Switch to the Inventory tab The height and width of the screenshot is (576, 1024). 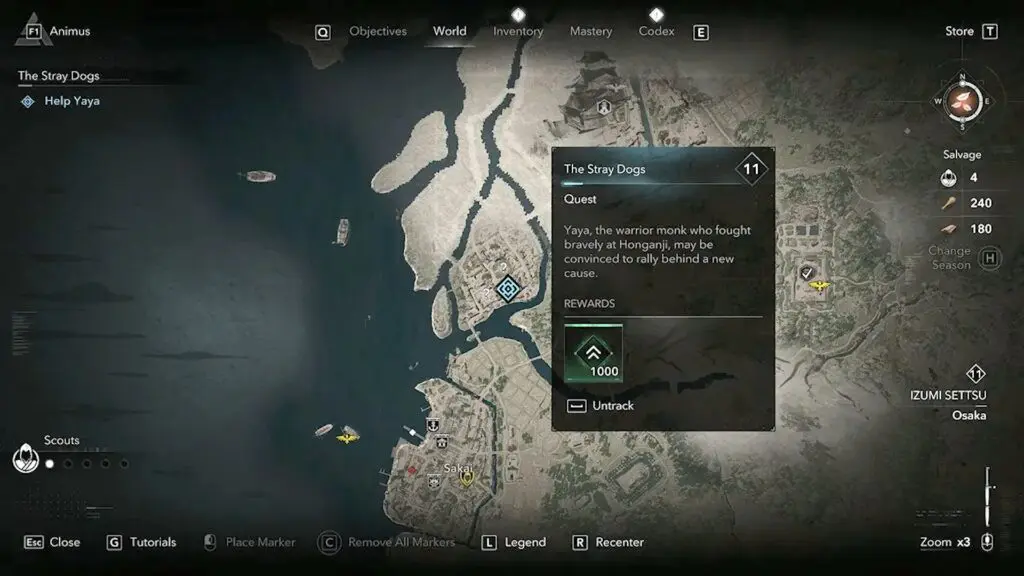tap(518, 31)
